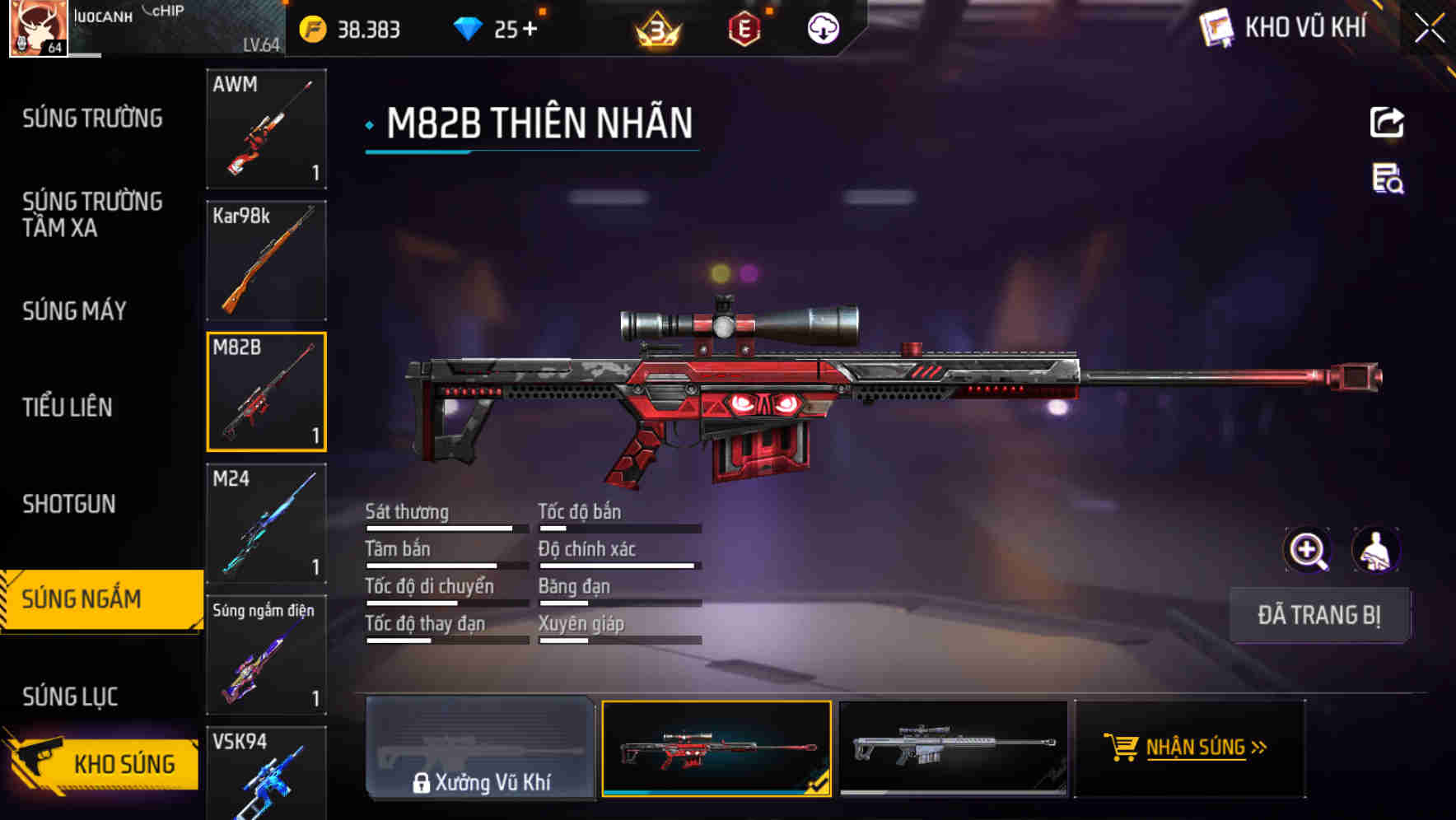Zoom the weapon using the magnifier icon
The image size is (1456, 820).
tap(1308, 550)
